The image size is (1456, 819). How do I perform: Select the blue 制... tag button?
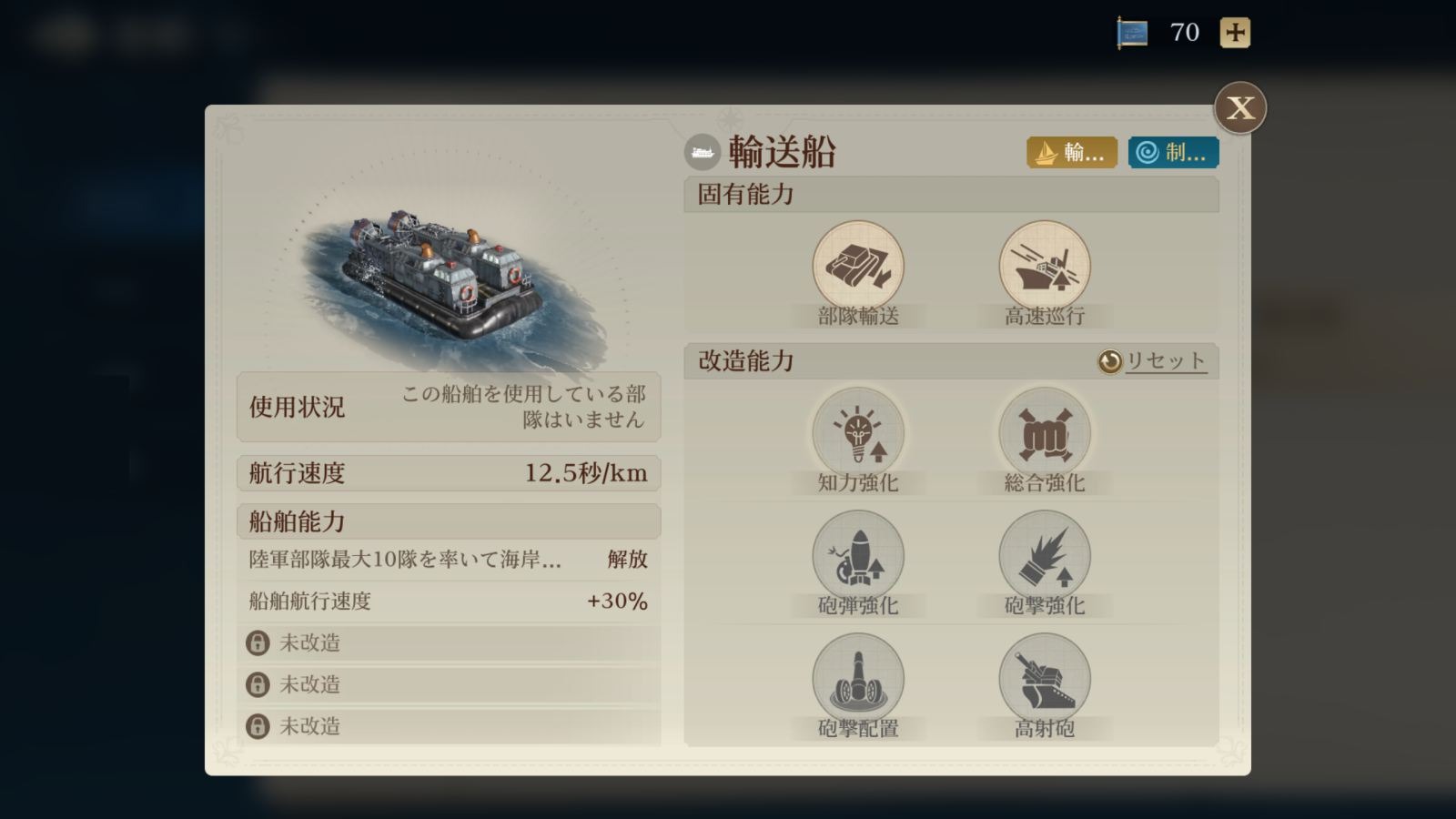coord(1173,153)
